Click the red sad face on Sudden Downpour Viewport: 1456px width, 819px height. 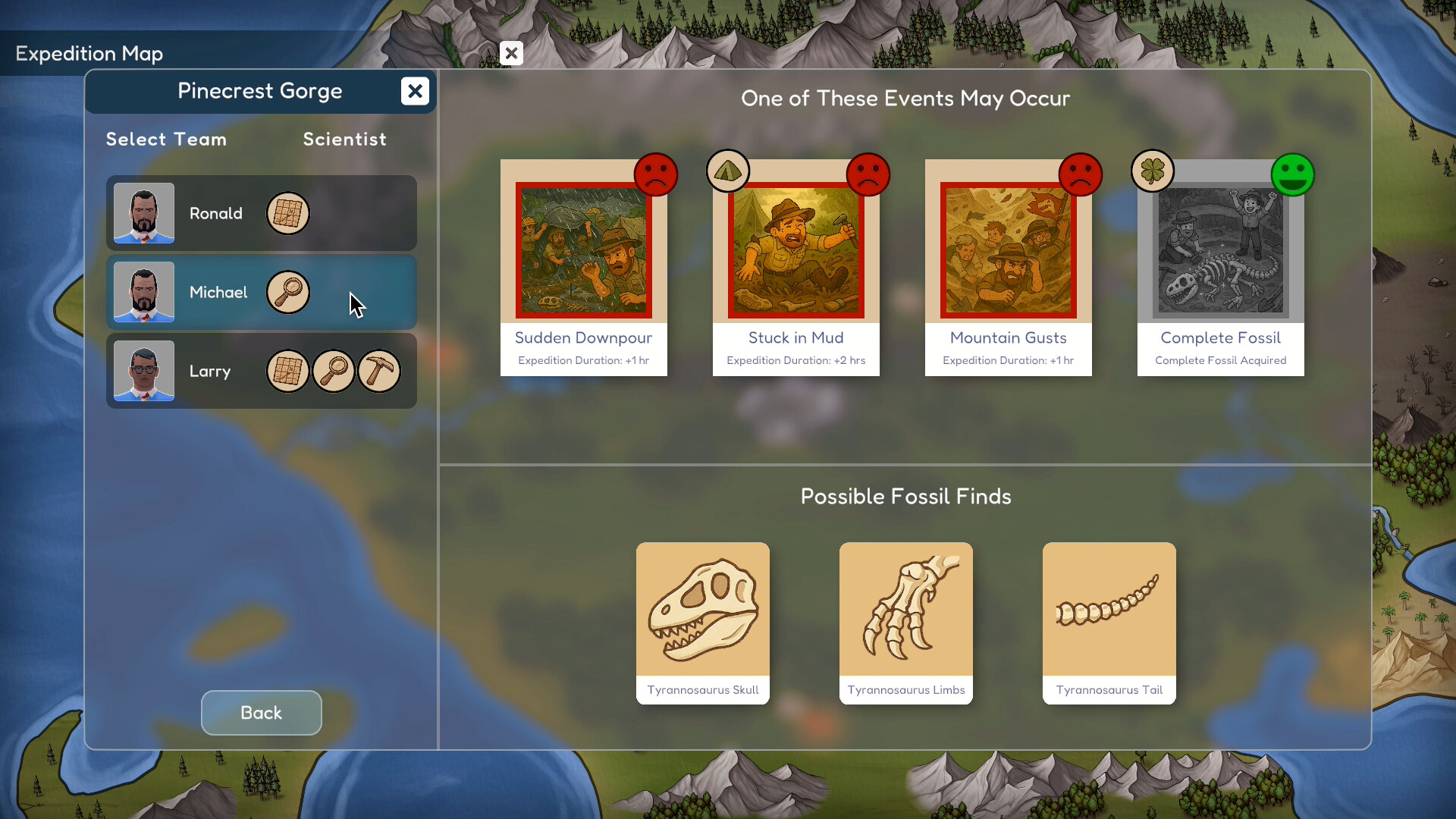[x=656, y=175]
